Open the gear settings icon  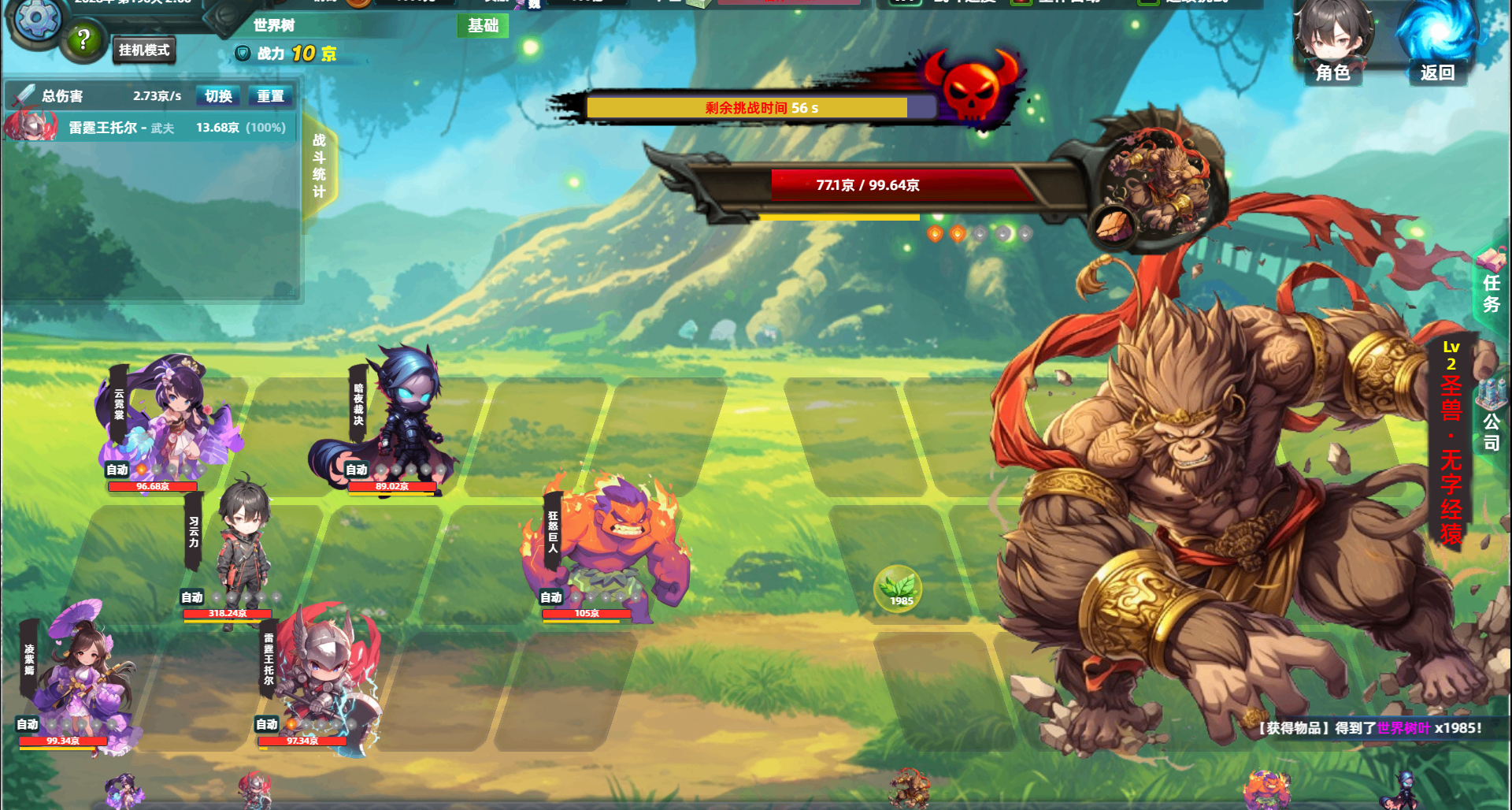(x=36, y=19)
